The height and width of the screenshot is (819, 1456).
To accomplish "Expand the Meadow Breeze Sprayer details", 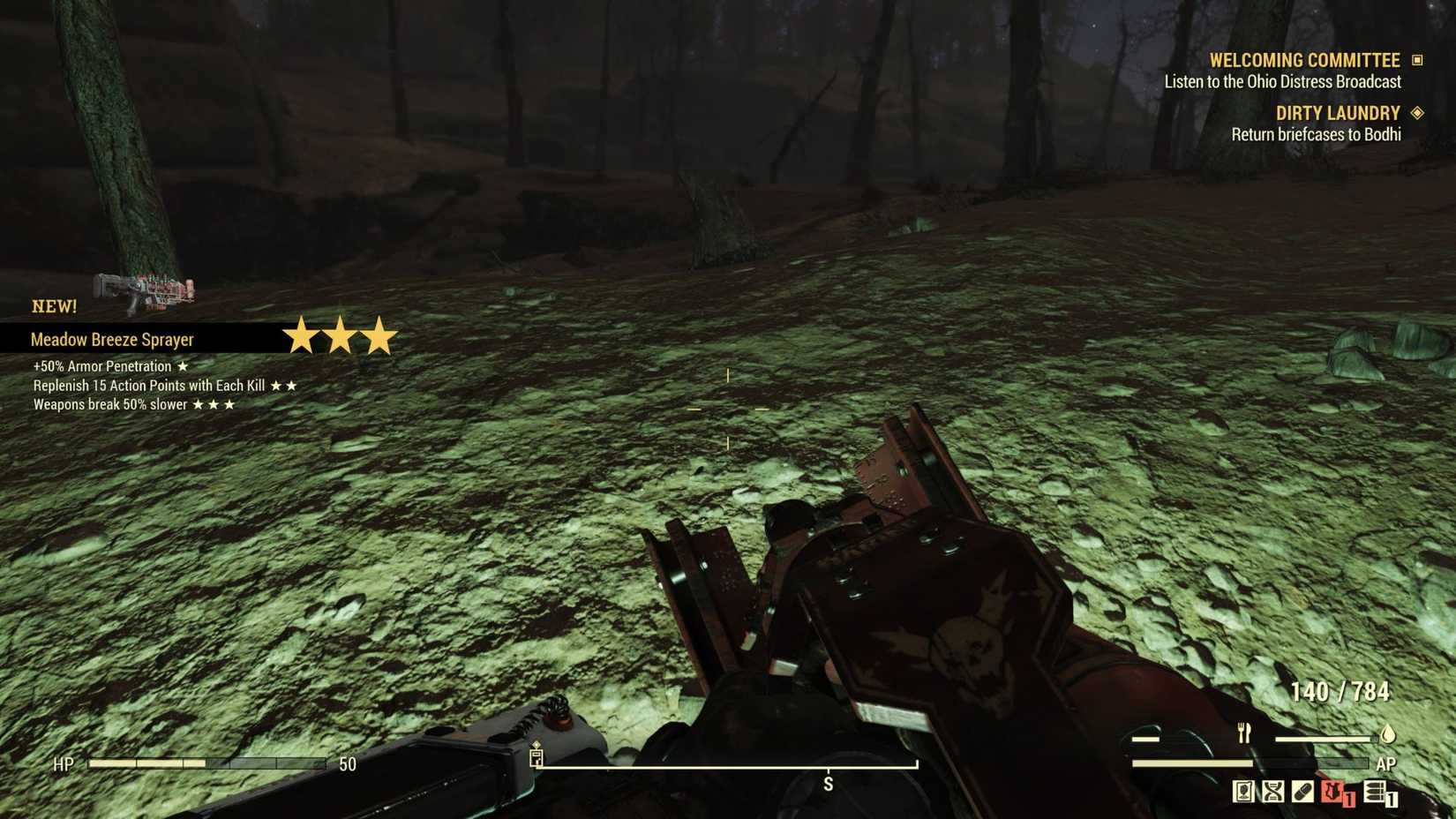I will (x=112, y=339).
